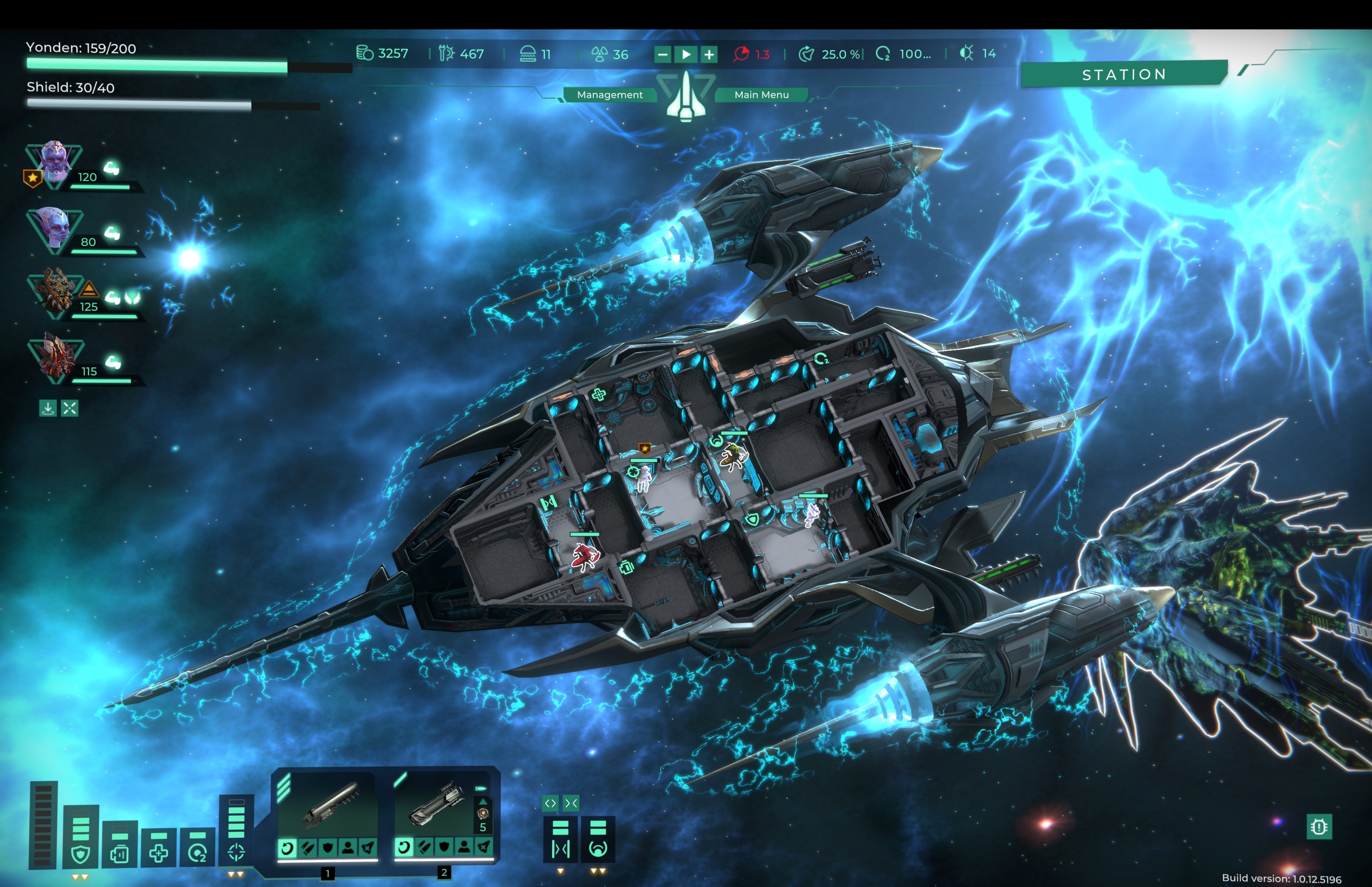Click the STATION button
This screenshot has height=887, width=1372.
(1123, 74)
